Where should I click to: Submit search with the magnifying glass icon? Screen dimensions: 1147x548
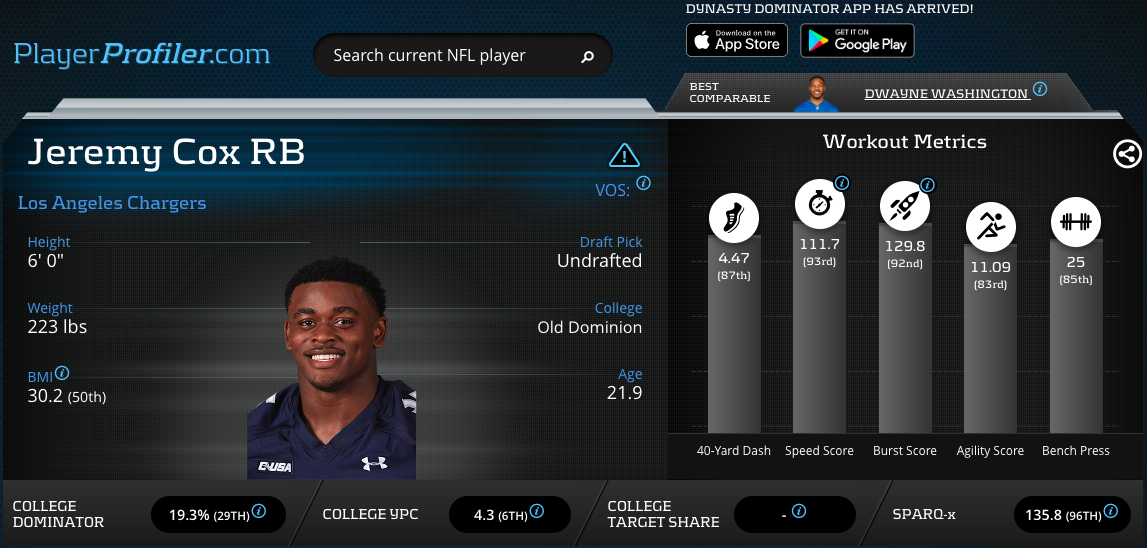pos(588,57)
